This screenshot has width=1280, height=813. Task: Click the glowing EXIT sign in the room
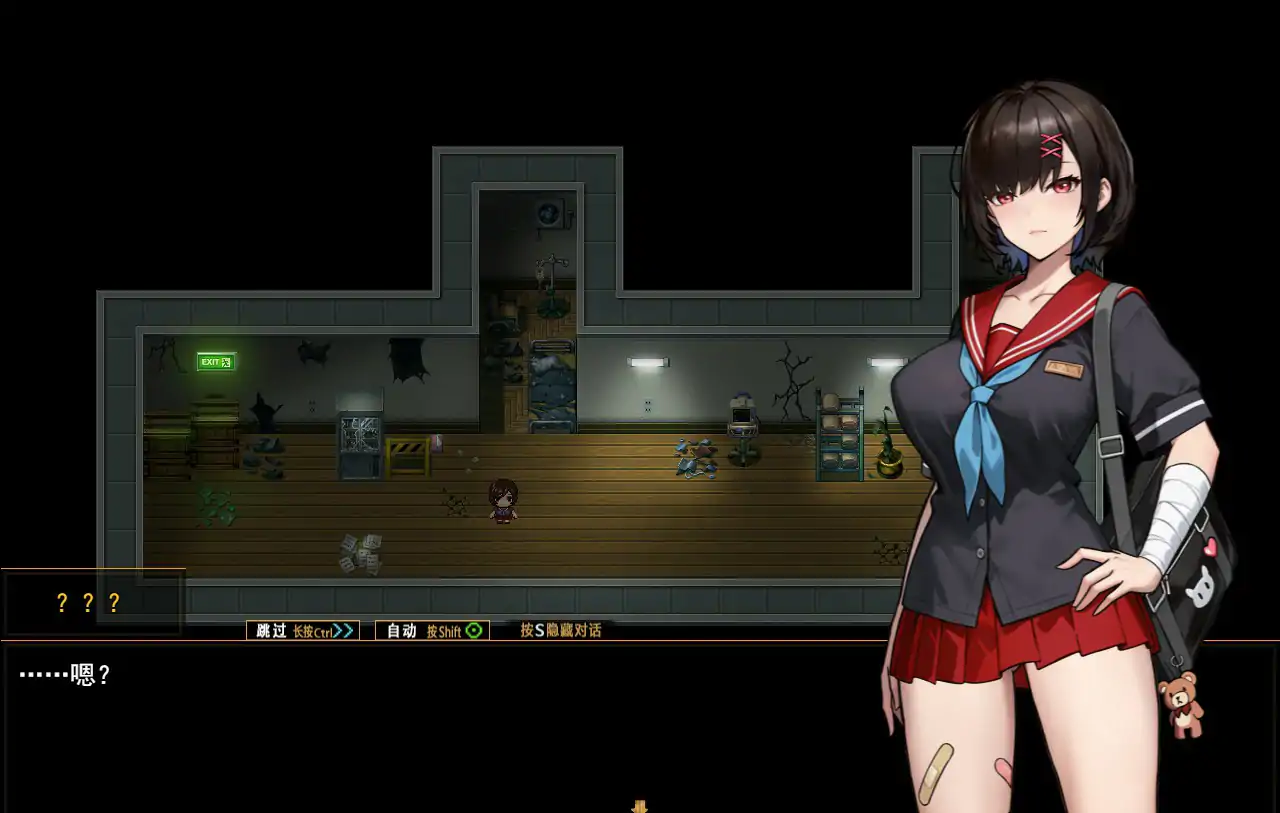[x=215, y=360]
